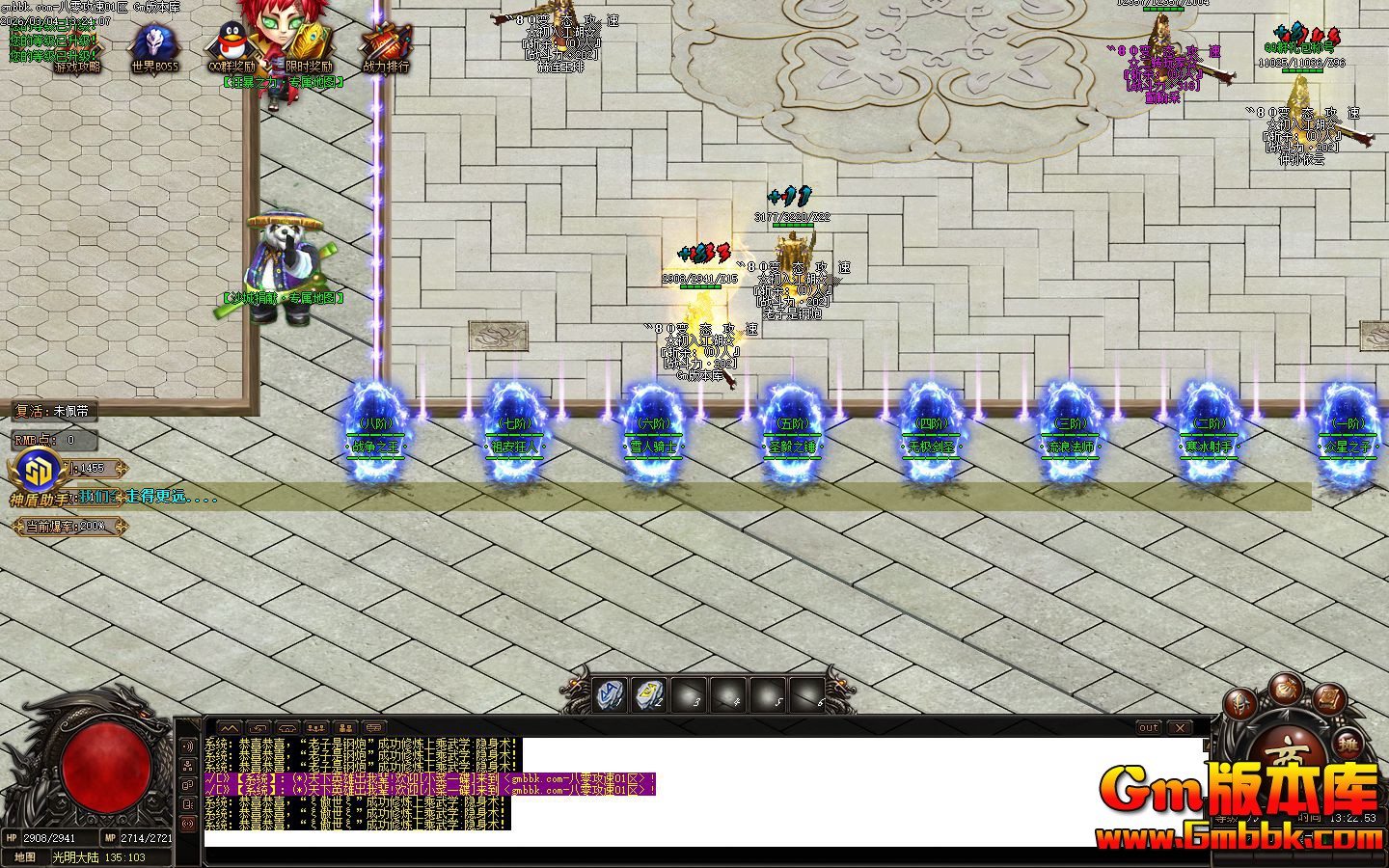The height and width of the screenshot is (868, 1389).
Task: Show the 战力排行 power ranking
Action: (386, 48)
